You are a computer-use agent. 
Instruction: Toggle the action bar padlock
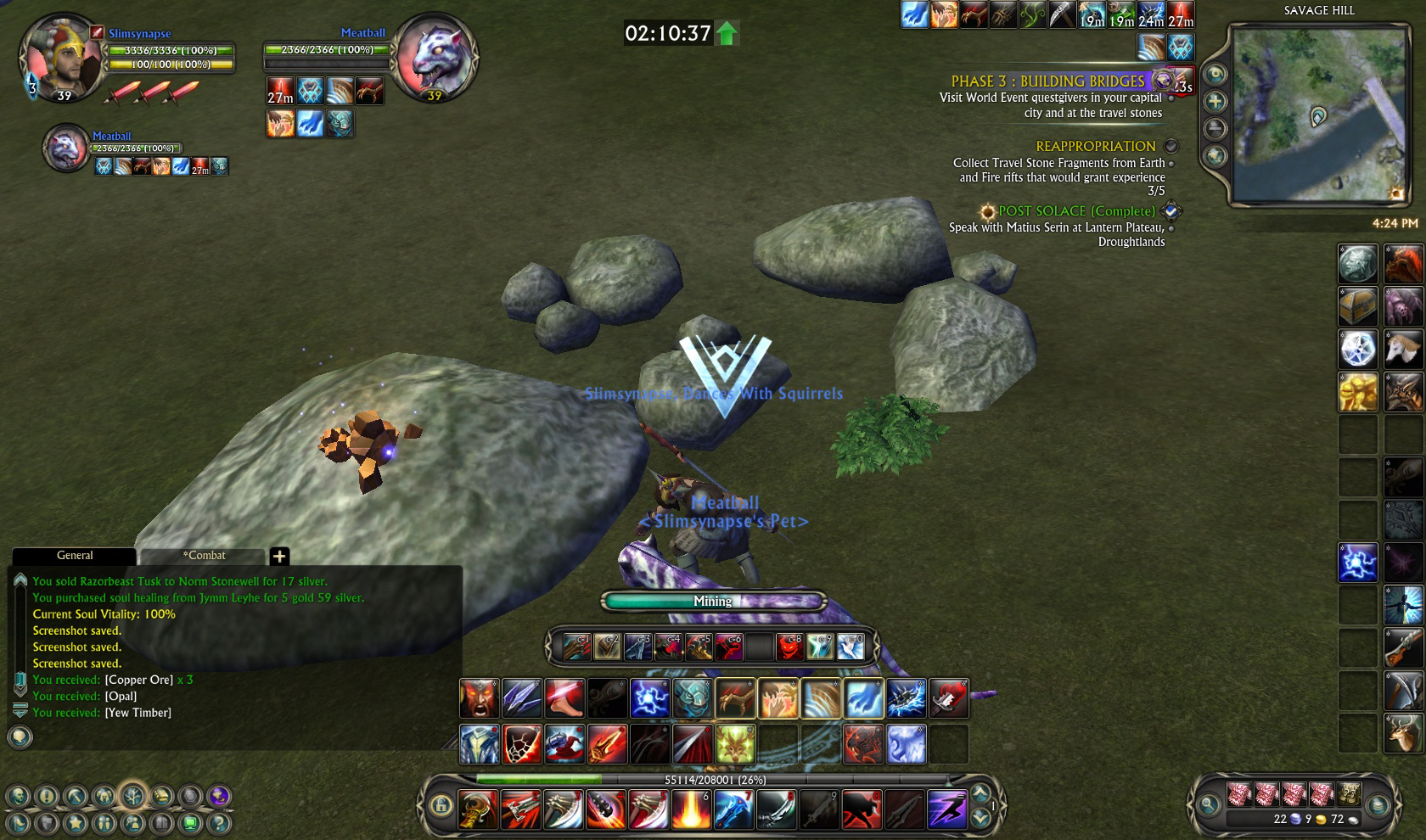click(x=440, y=805)
